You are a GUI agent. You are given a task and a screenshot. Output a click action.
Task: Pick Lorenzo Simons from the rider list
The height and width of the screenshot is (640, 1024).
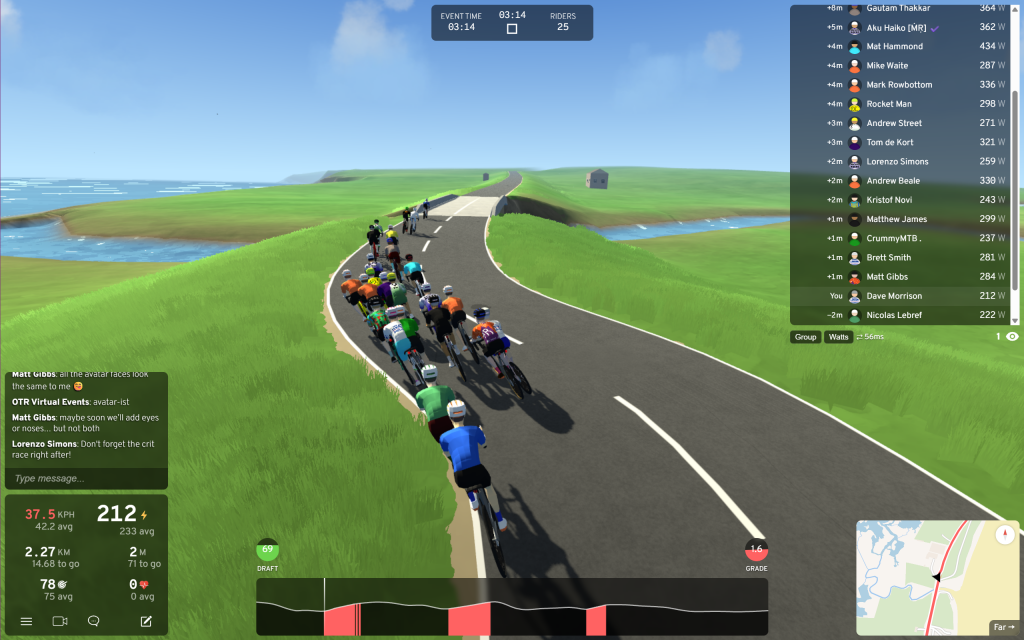pyautogui.click(x=897, y=162)
